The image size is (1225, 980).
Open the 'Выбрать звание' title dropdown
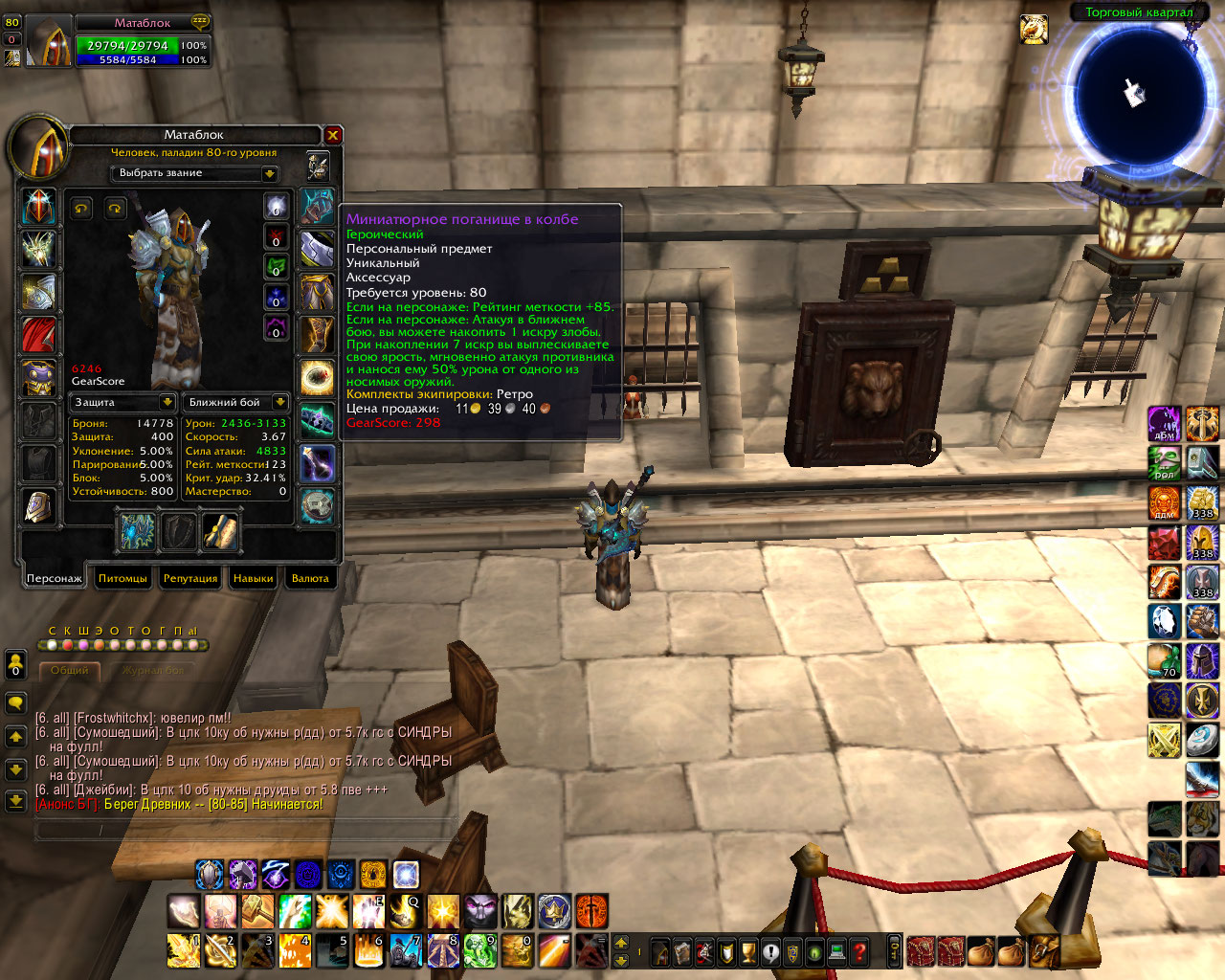pos(270,173)
